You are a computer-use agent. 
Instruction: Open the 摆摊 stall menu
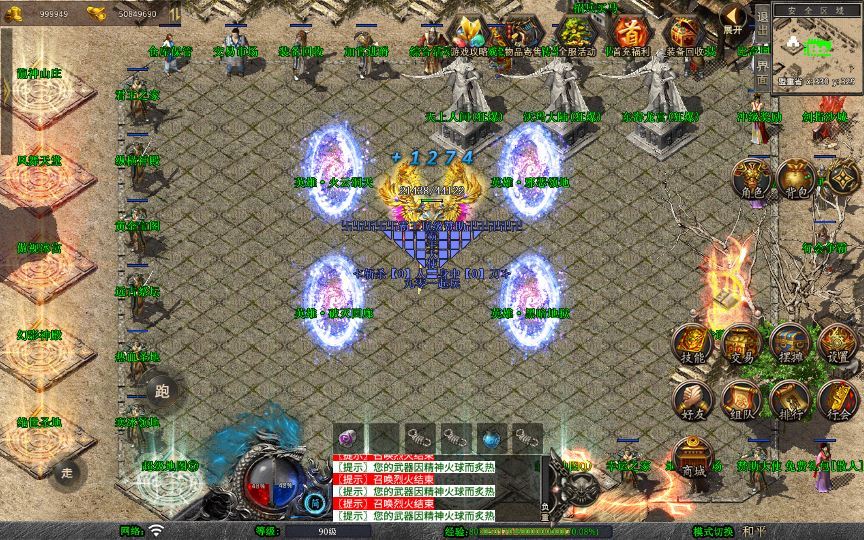(x=789, y=345)
